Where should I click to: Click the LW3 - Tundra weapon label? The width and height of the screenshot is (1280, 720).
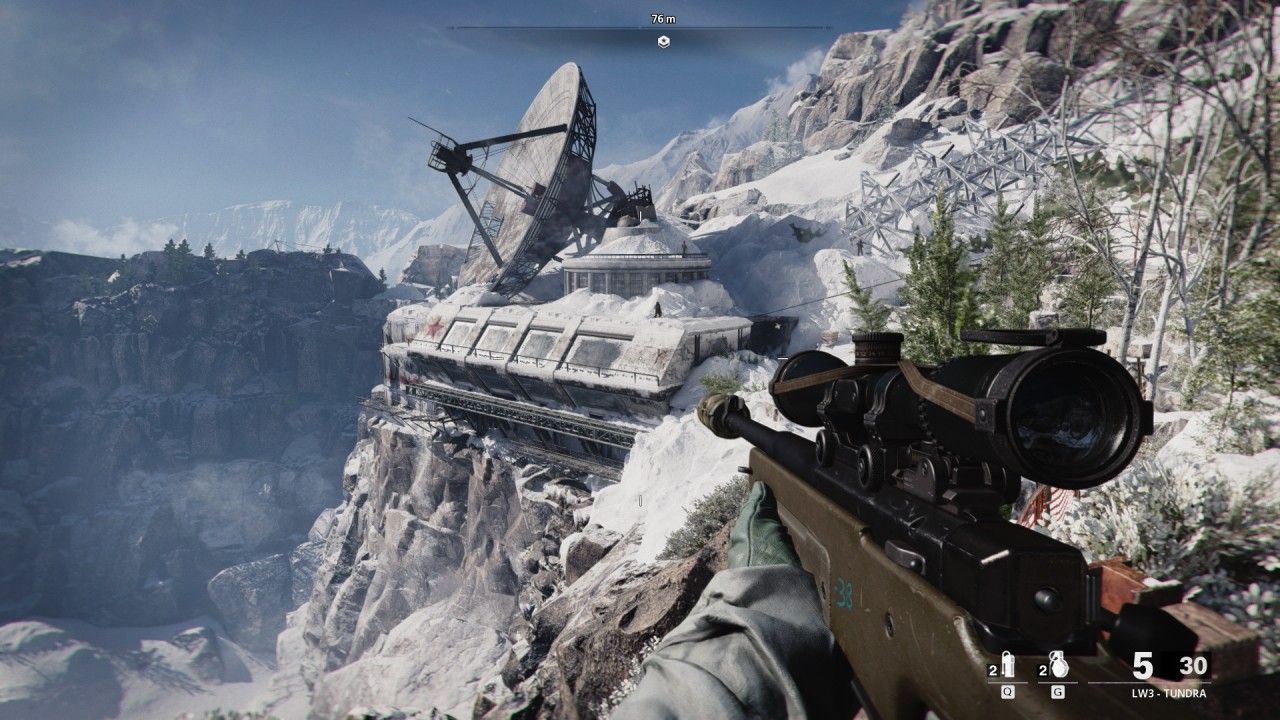coord(1169,693)
